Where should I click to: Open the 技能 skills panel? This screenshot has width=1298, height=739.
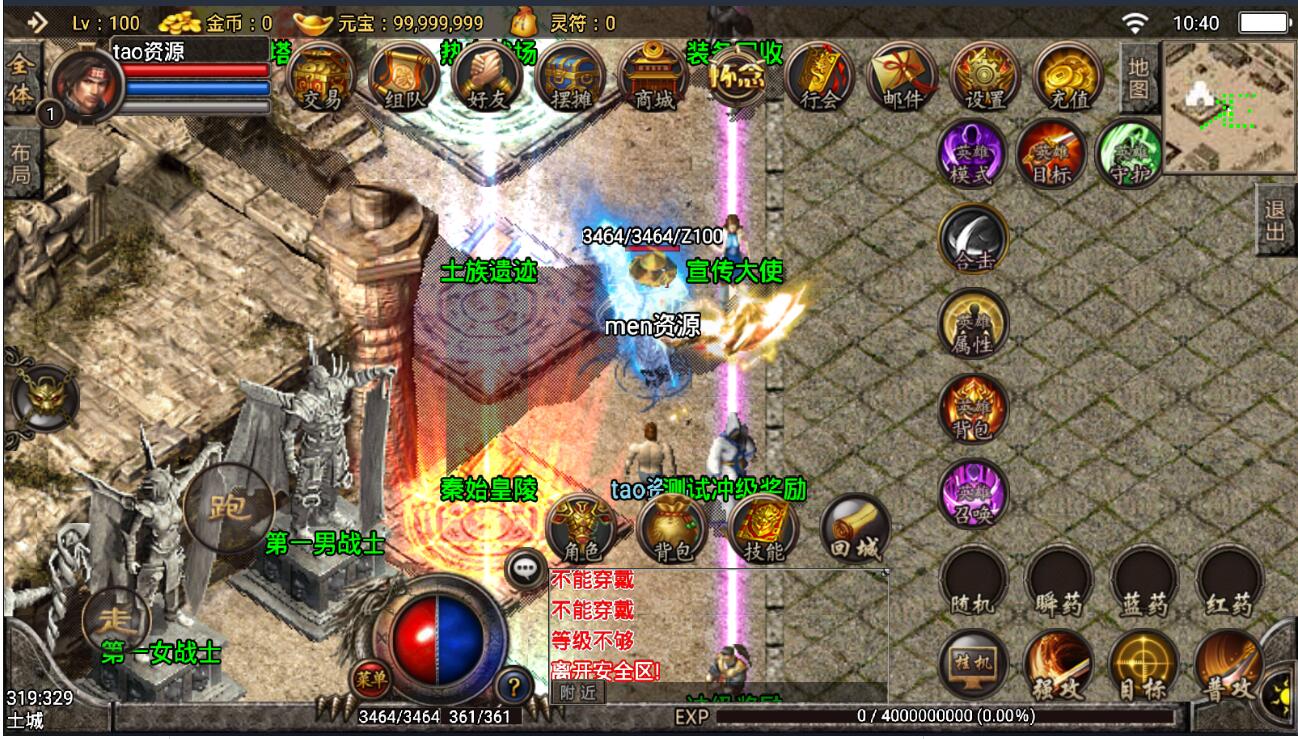763,529
